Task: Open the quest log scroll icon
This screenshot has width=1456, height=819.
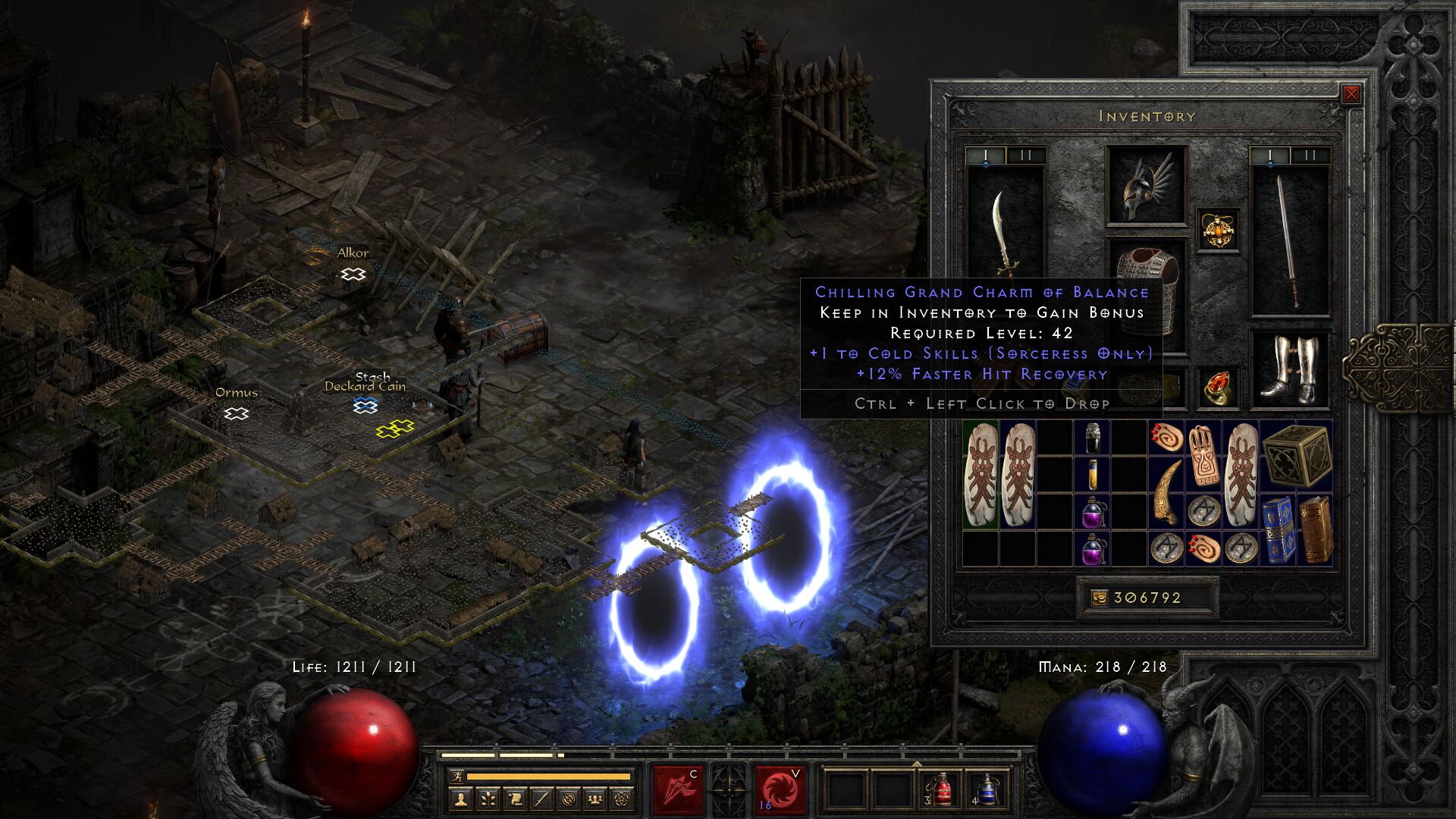Action: [x=514, y=799]
